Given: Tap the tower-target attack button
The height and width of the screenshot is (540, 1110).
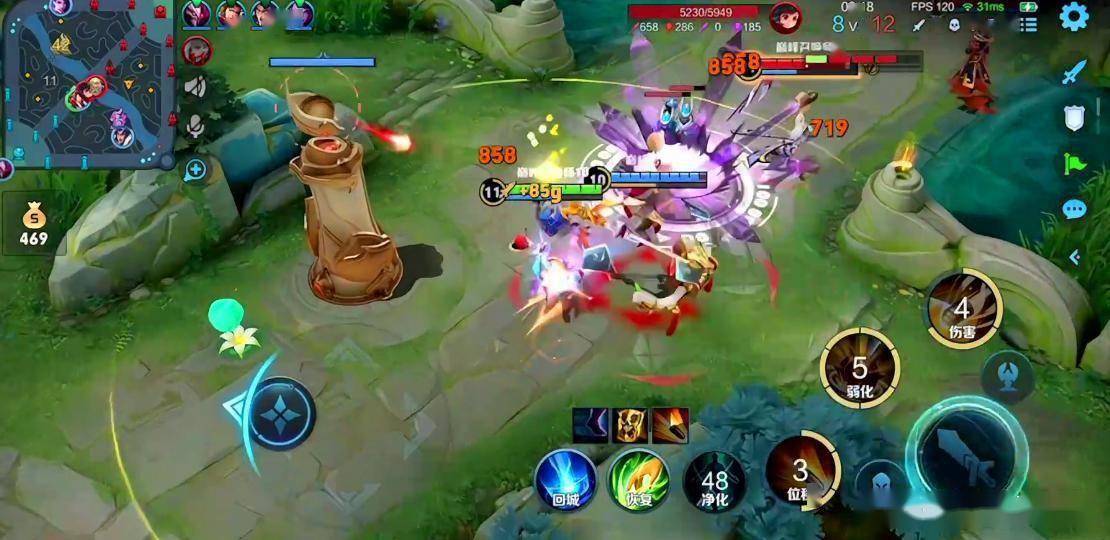Looking at the screenshot, I should (x=1007, y=374).
